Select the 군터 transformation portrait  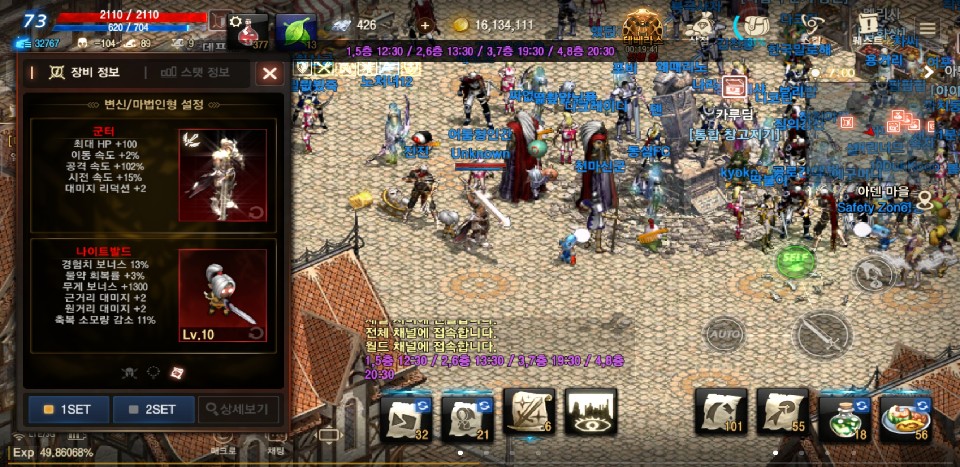pyautogui.click(x=222, y=174)
